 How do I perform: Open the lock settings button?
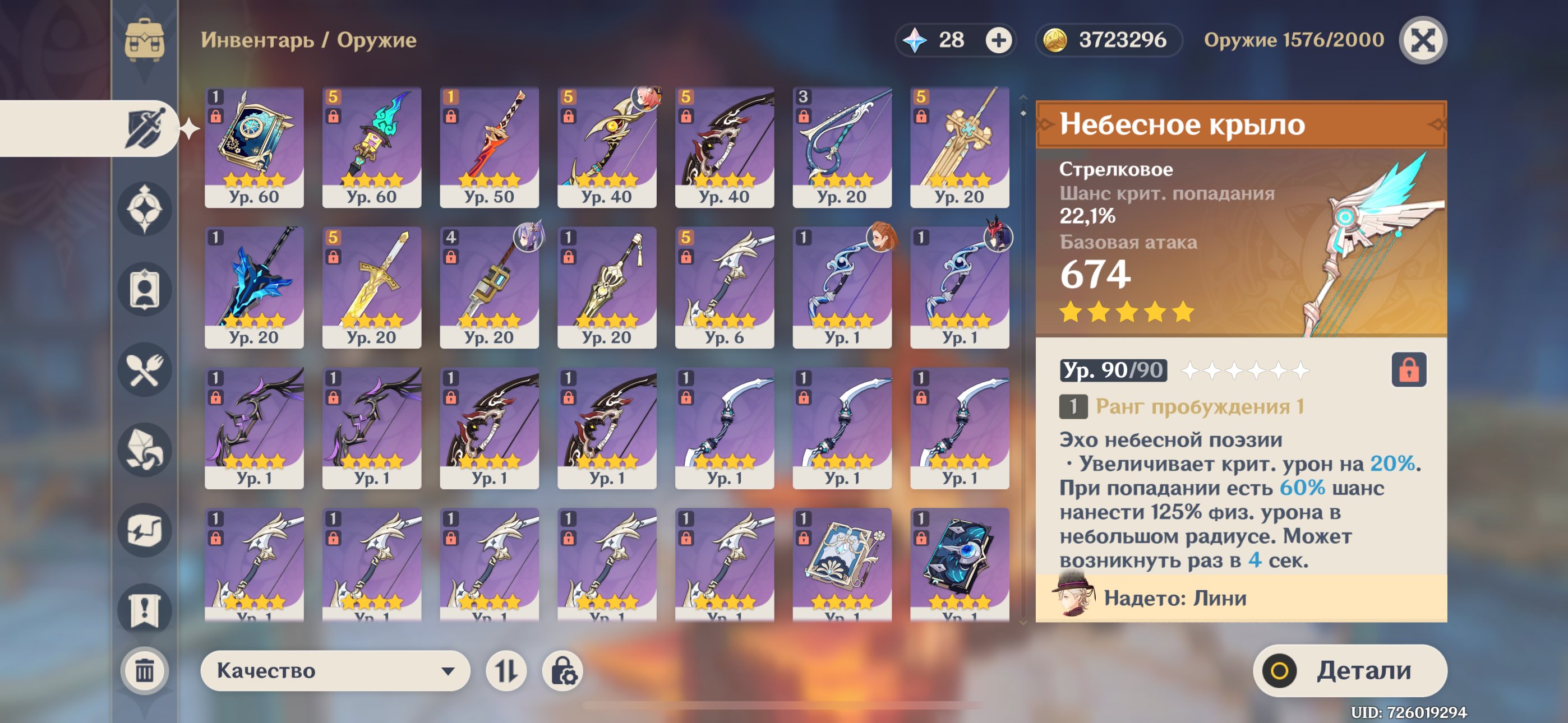pyautogui.click(x=562, y=670)
